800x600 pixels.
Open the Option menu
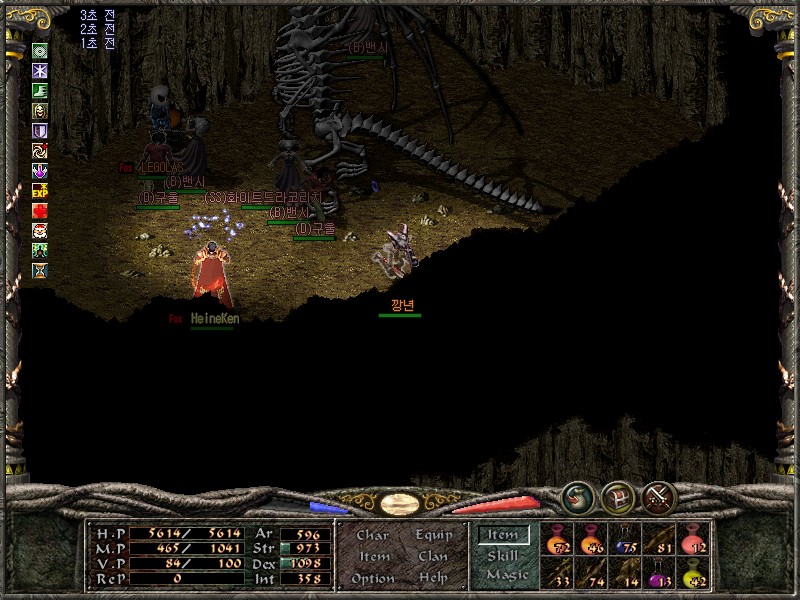[x=372, y=578]
